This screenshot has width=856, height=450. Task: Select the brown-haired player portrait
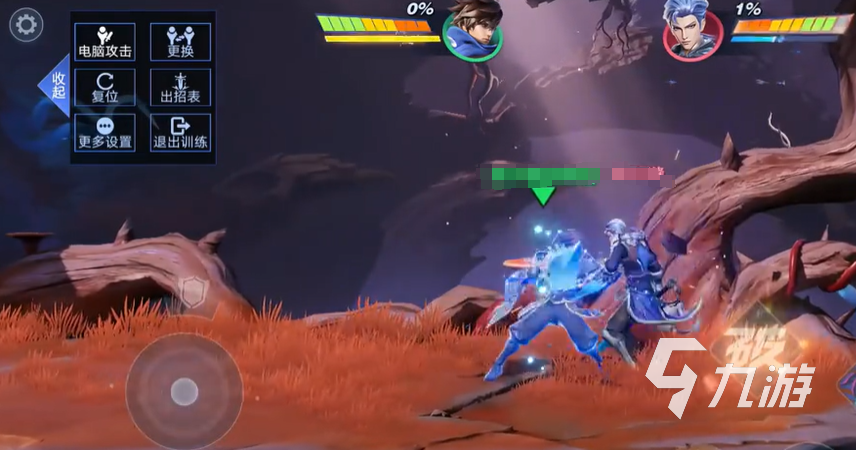pyautogui.click(x=474, y=30)
